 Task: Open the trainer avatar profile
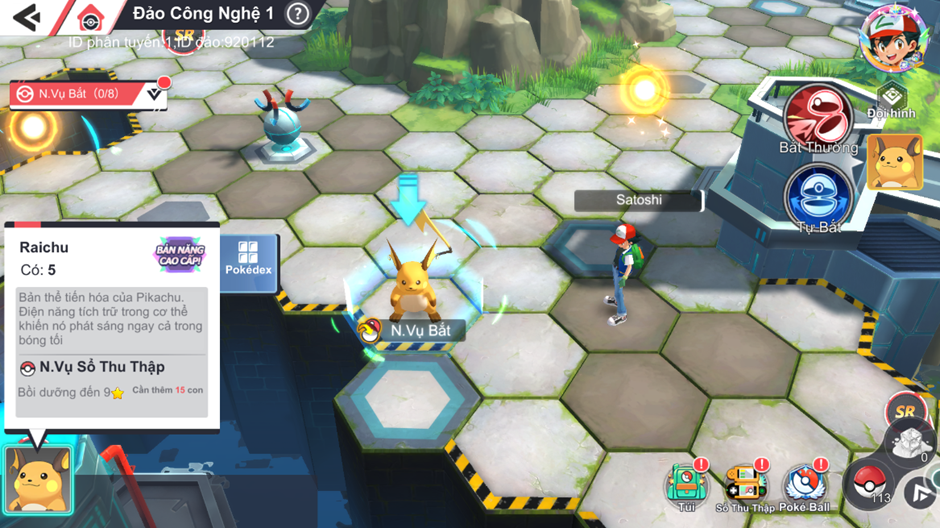point(894,37)
